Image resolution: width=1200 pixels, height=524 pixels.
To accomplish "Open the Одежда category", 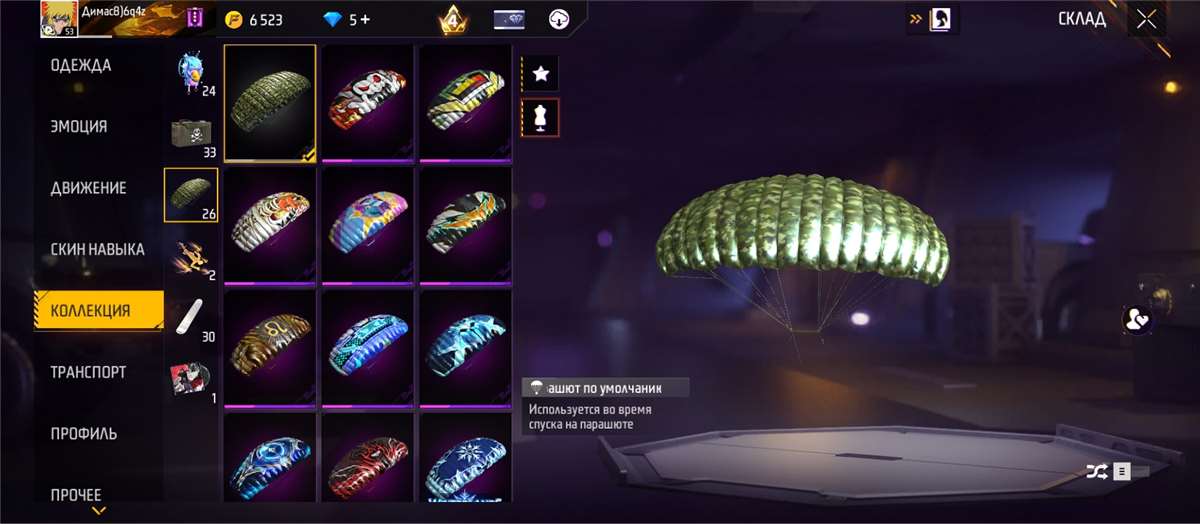I will click(x=81, y=66).
